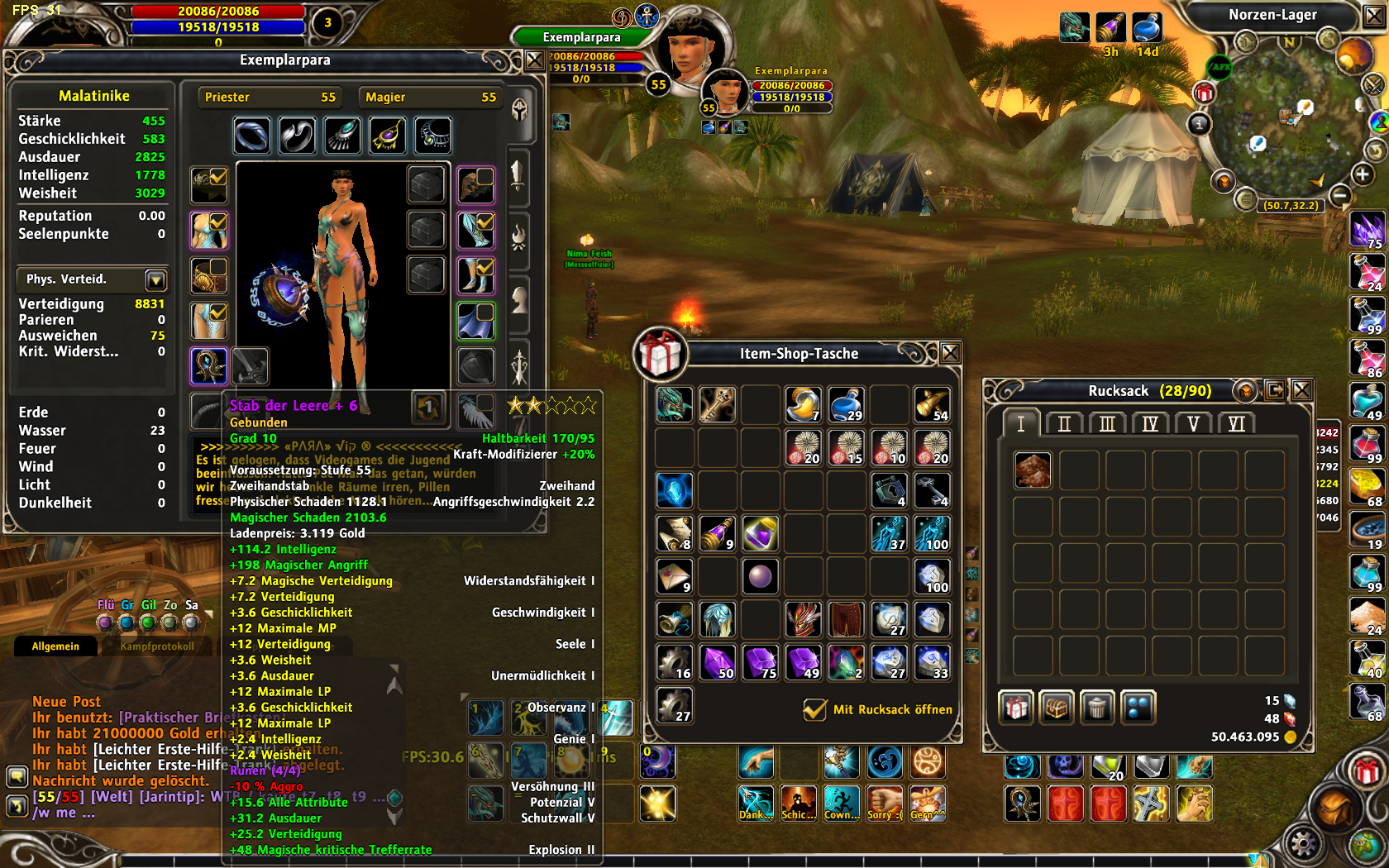This screenshot has width=1389, height=868.
Task: Switch to backpack tab VI
Action: pyautogui.click(x=1236, y=424)
